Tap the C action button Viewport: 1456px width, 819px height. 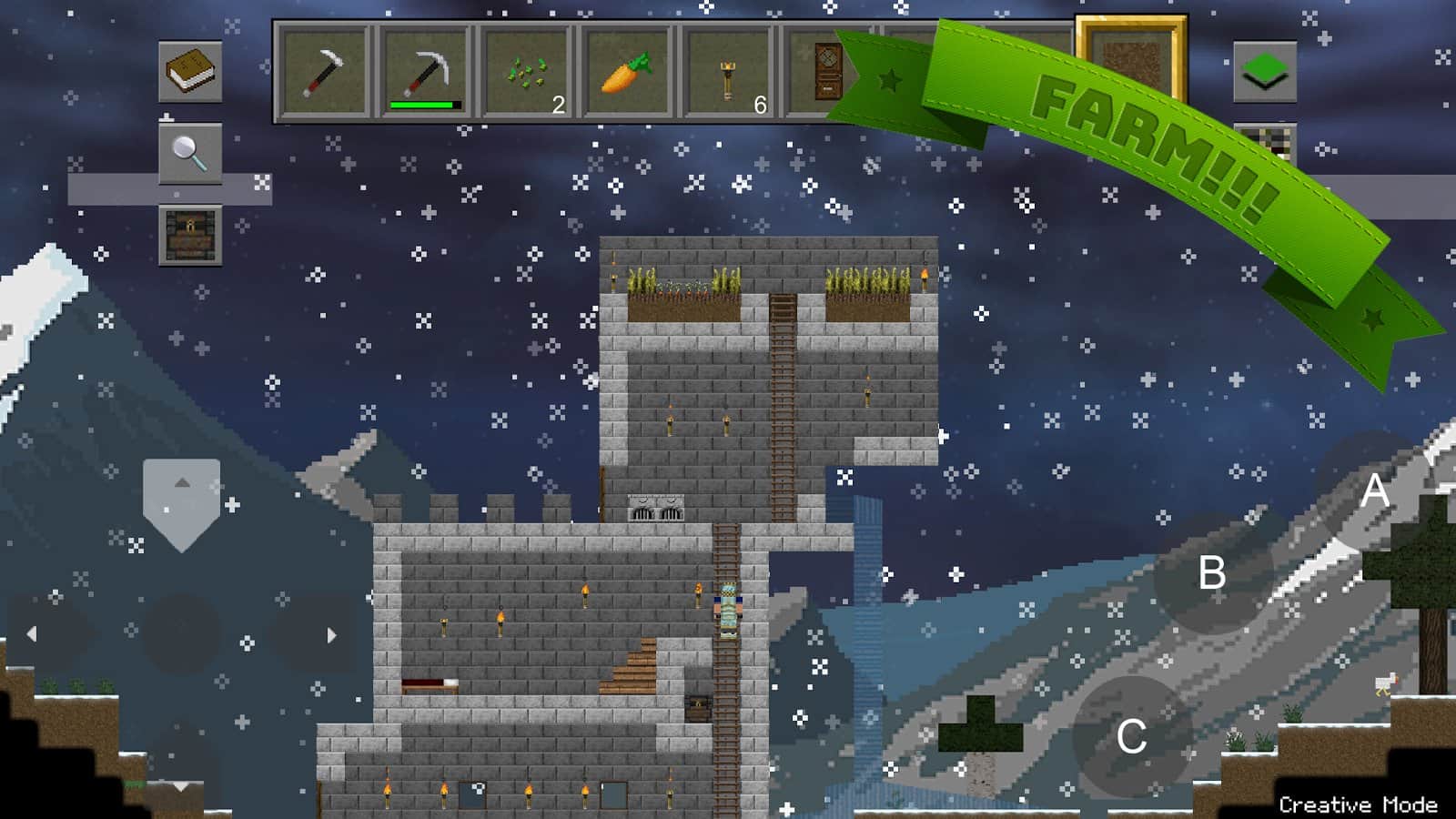click(x=1131, y=736)
